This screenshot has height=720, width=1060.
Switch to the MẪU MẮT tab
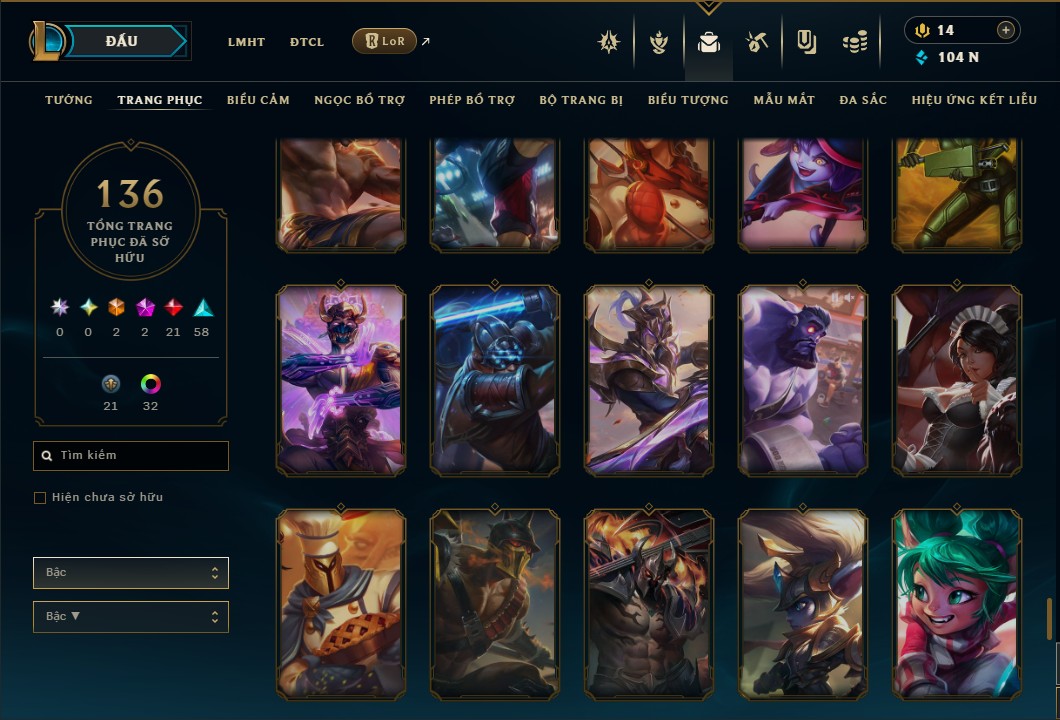pos(784,100)
